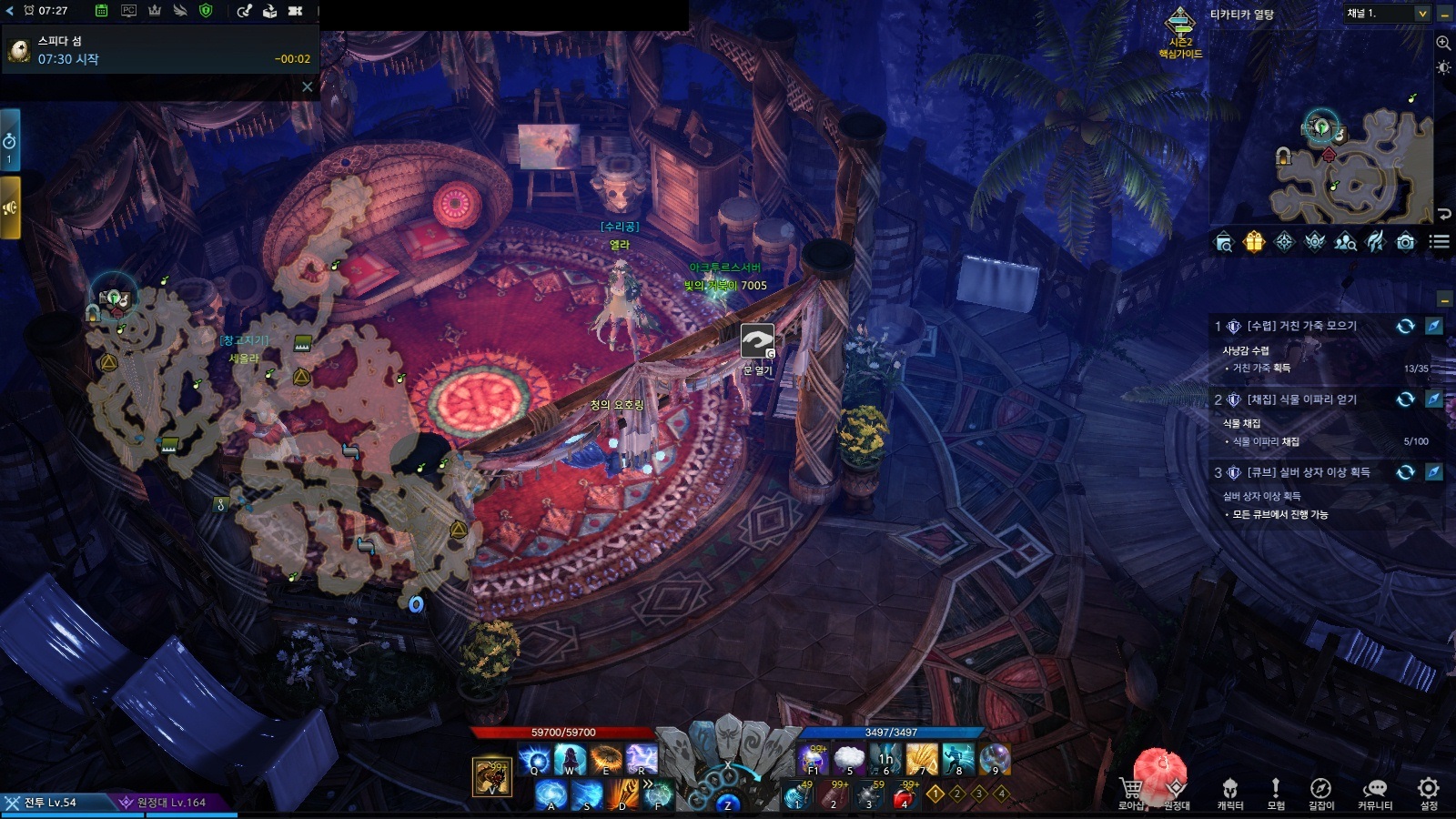Image resolution: width=1456 pixels, height=819 pixels.
Task: Activate the cloud skill in slot 5
Action: click(848, 758)
